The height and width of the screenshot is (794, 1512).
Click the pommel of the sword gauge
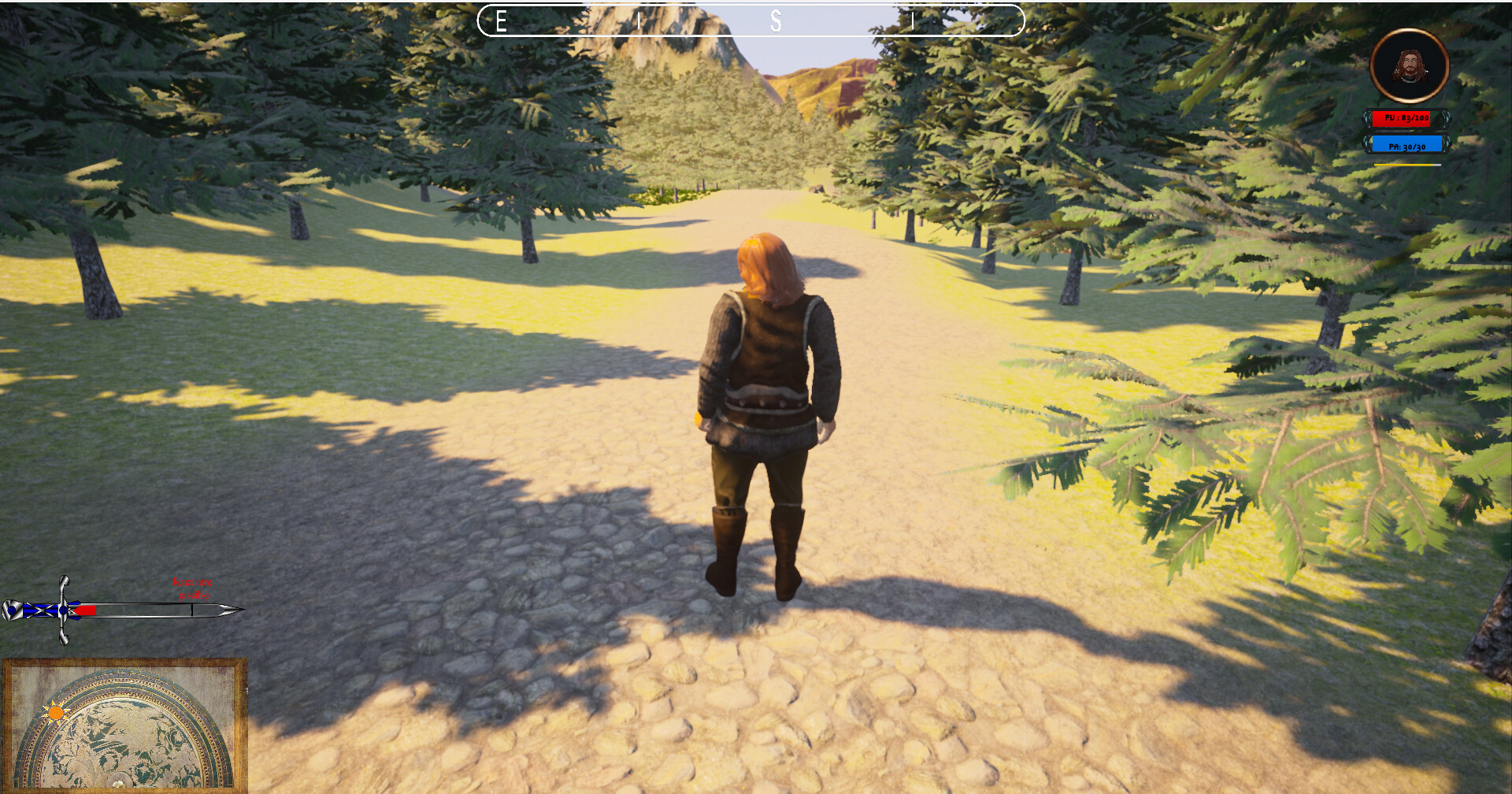tap(12, 610)
